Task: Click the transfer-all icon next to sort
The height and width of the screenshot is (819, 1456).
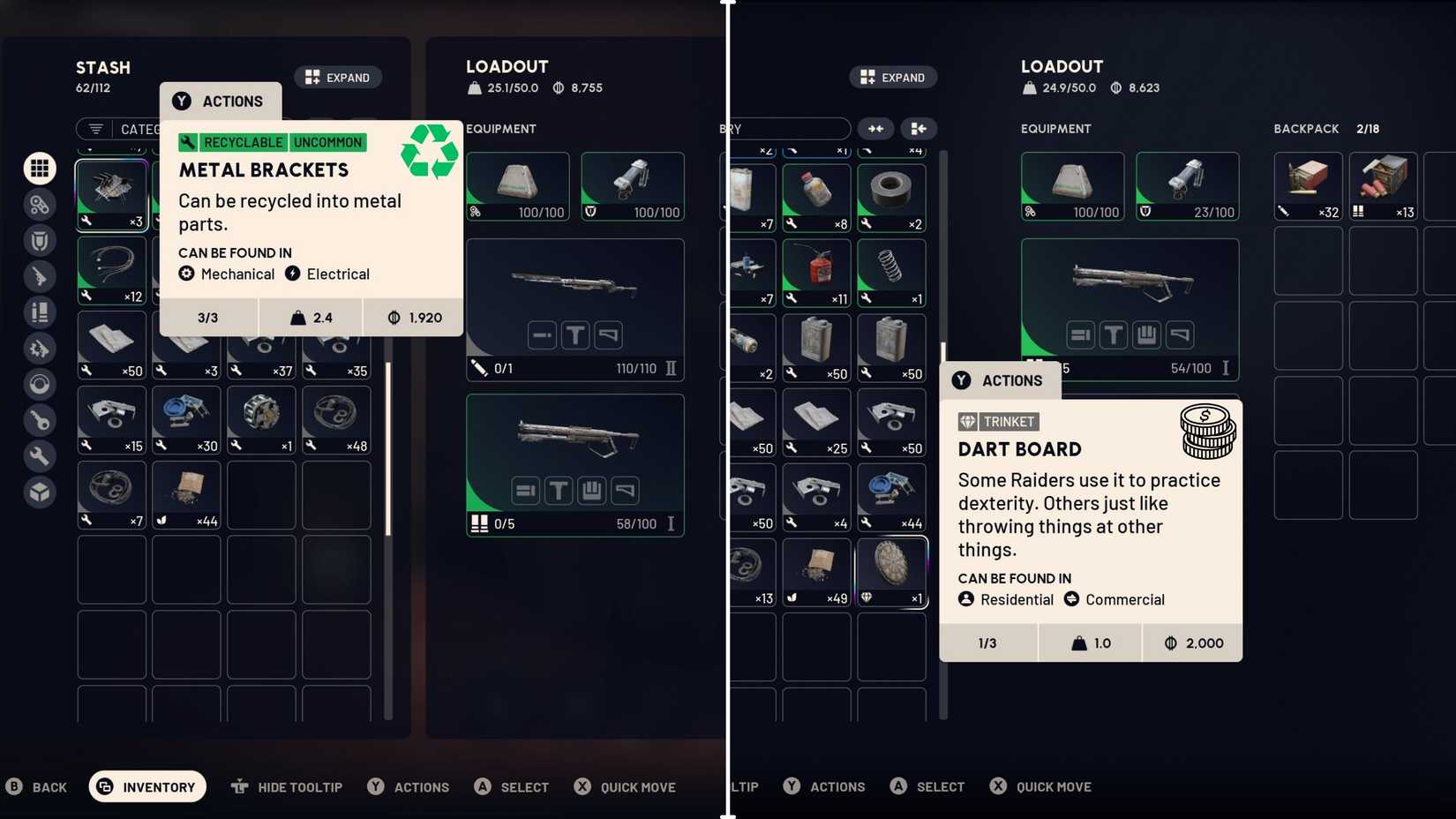Action: (x=919, y=129)
